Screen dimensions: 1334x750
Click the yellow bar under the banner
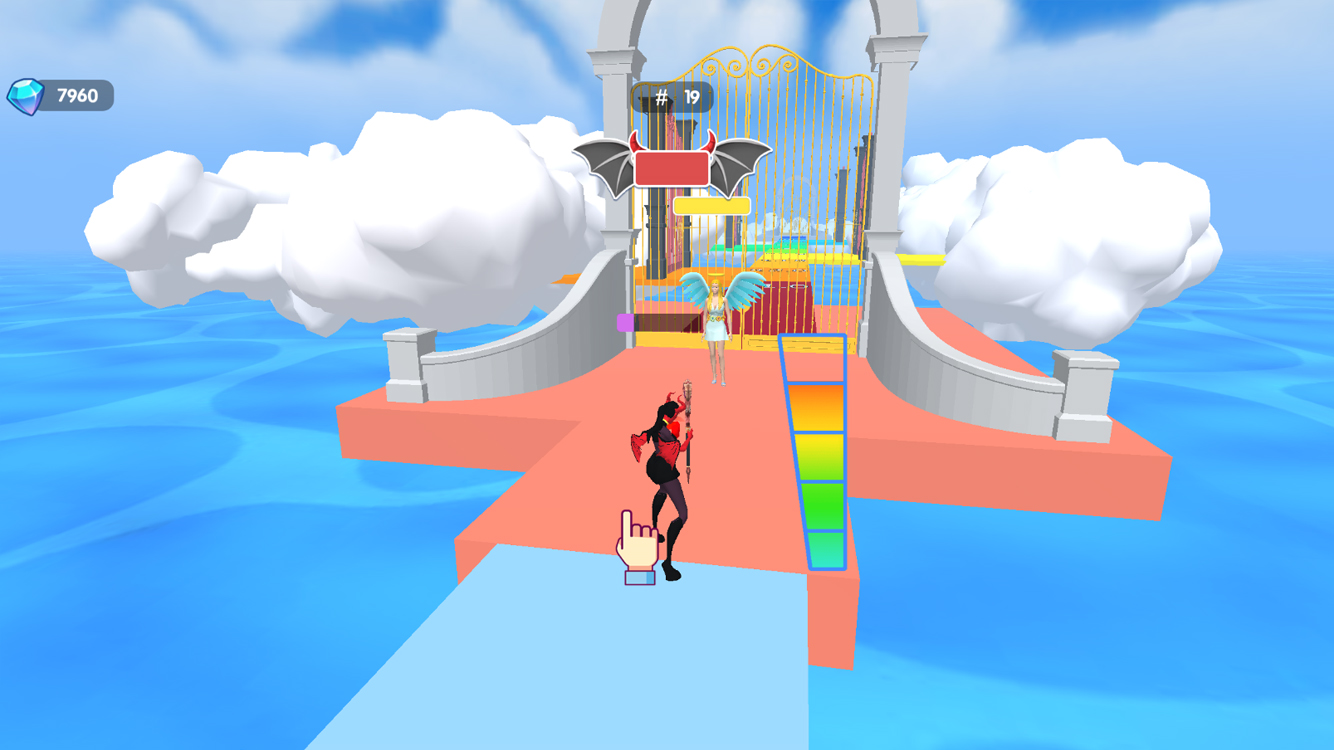click(710, 204)
